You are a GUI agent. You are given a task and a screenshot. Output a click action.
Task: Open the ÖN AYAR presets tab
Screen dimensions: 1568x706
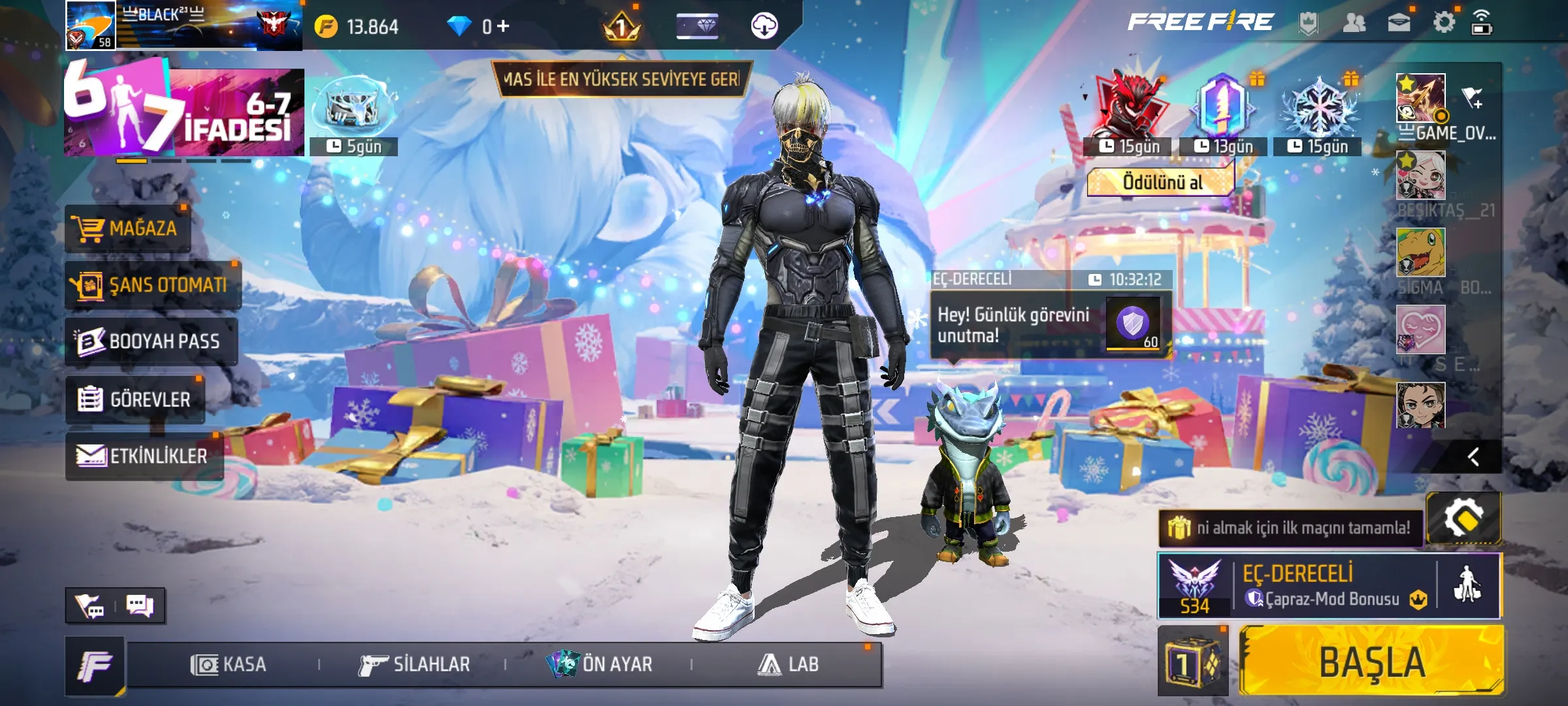click(599, 664)
